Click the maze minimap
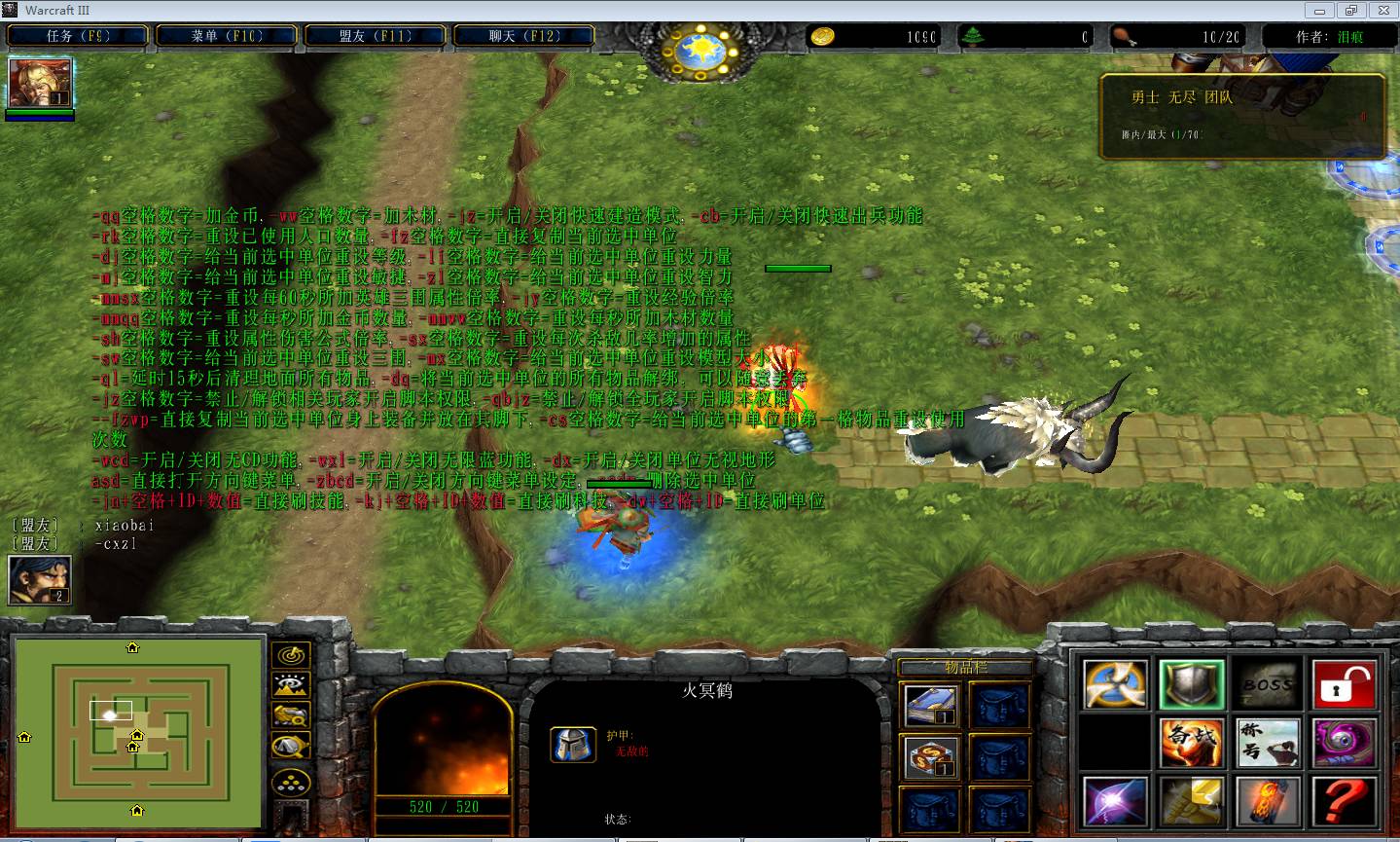The image size is (1400, 842). (x=137, y=732)
